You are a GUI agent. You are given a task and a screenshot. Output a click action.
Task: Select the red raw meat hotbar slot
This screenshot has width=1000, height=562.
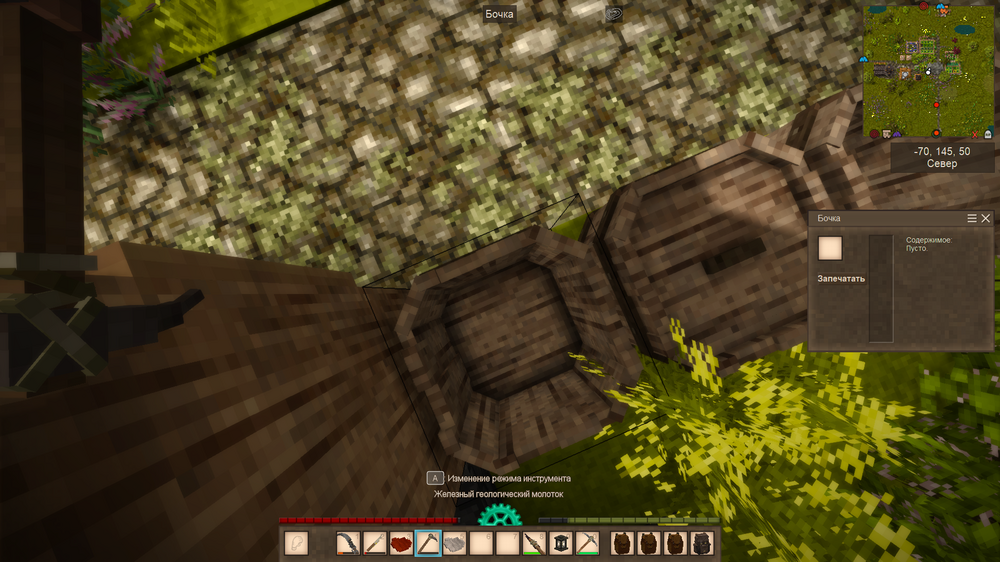click(x=402, y=543)
